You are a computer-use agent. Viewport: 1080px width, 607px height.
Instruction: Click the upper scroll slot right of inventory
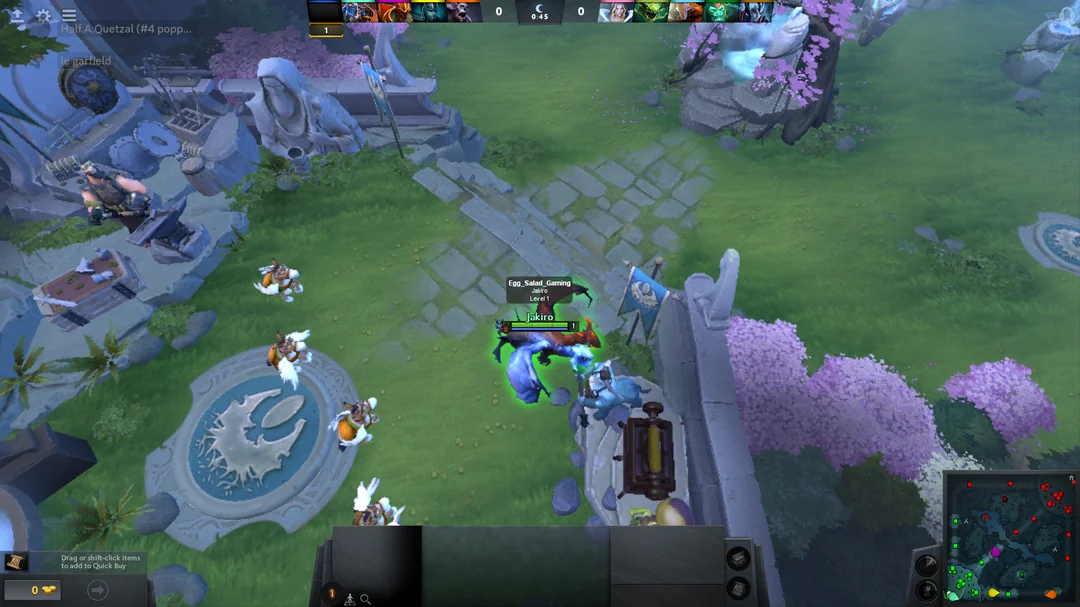pyautogui.click(x=738, y=558)
